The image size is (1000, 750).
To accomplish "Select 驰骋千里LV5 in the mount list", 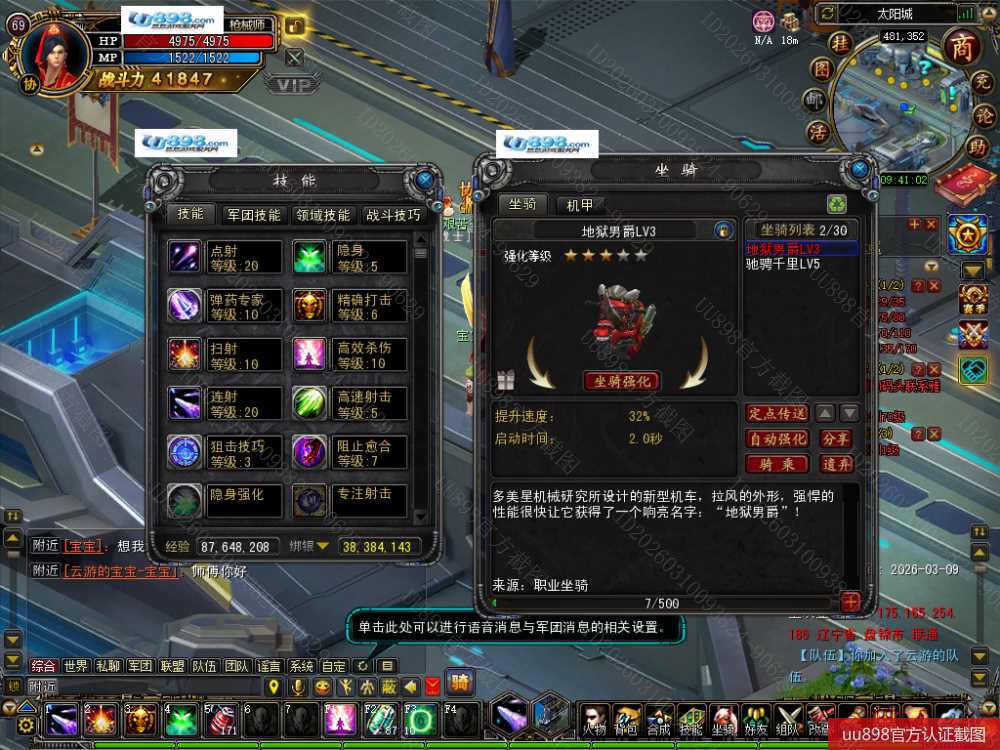I will click(784, 264).
